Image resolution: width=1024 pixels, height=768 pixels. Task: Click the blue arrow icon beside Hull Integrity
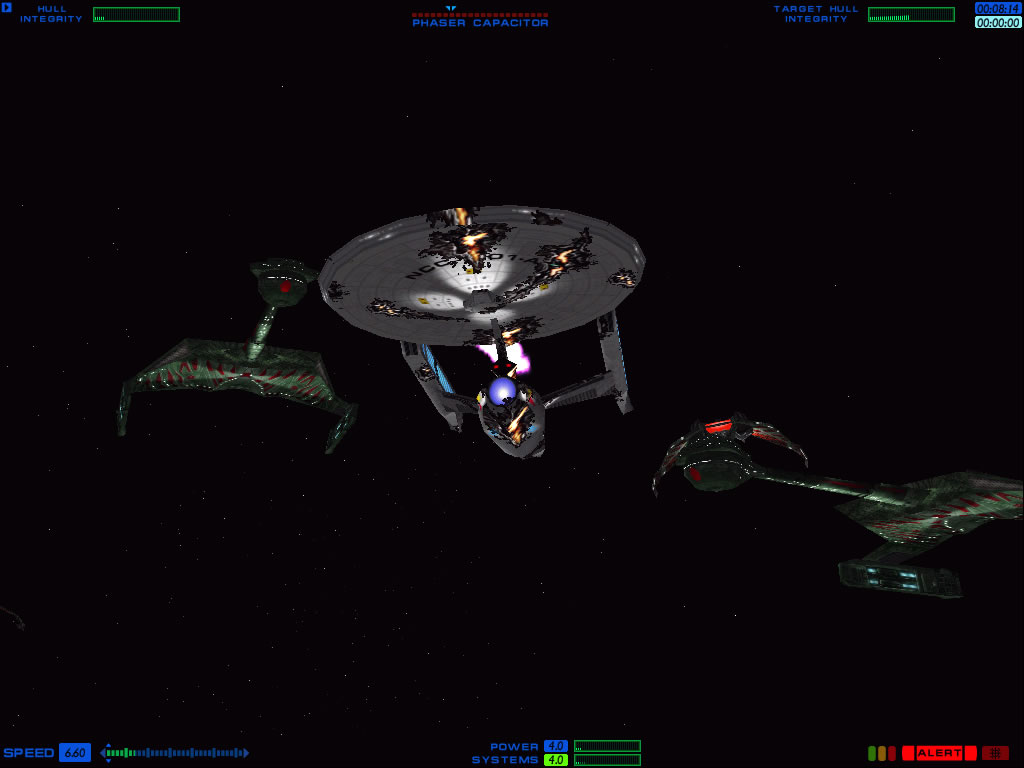[x=7, y=8]
